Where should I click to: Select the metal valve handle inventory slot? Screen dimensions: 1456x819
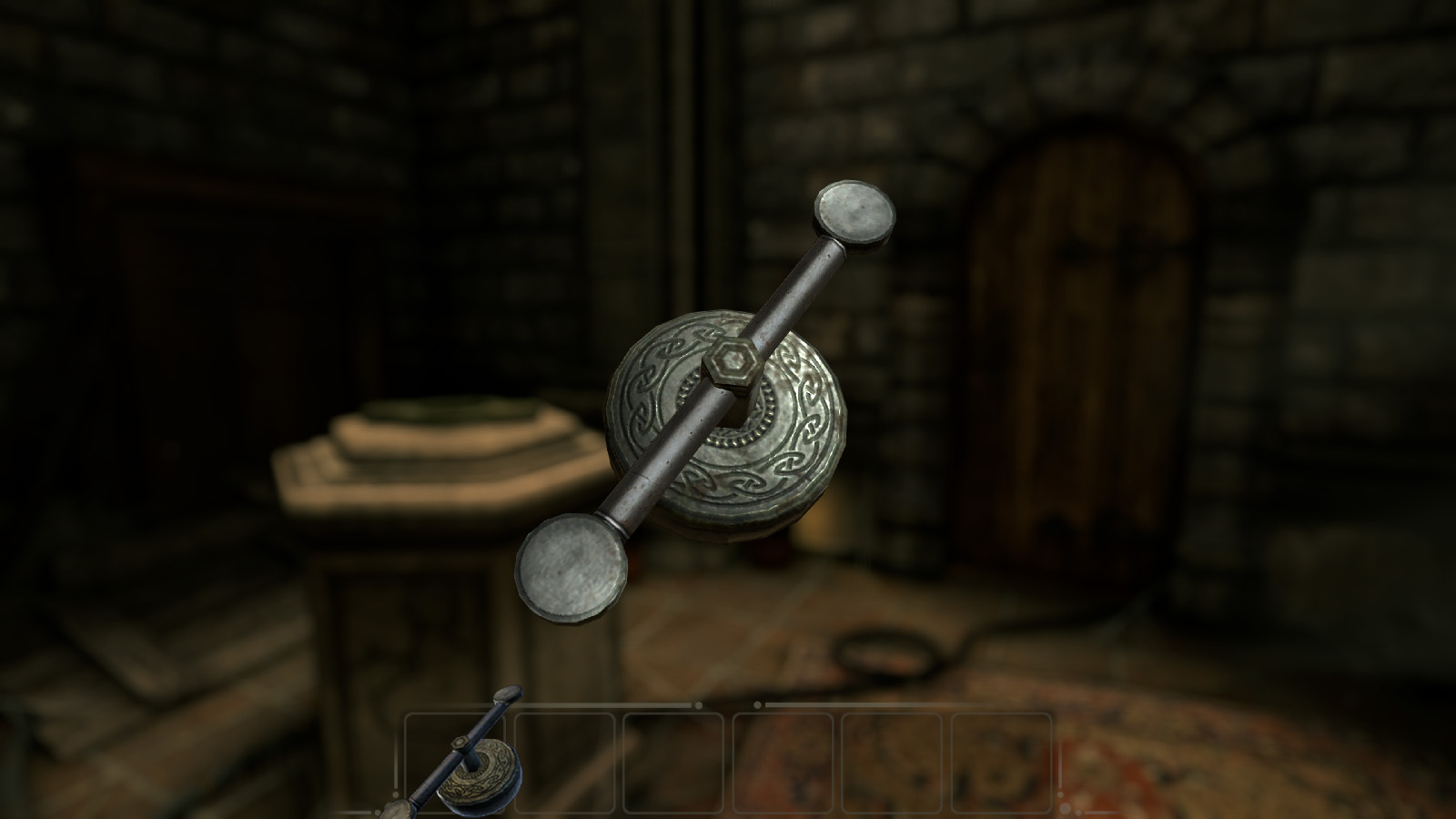(455, 763)
